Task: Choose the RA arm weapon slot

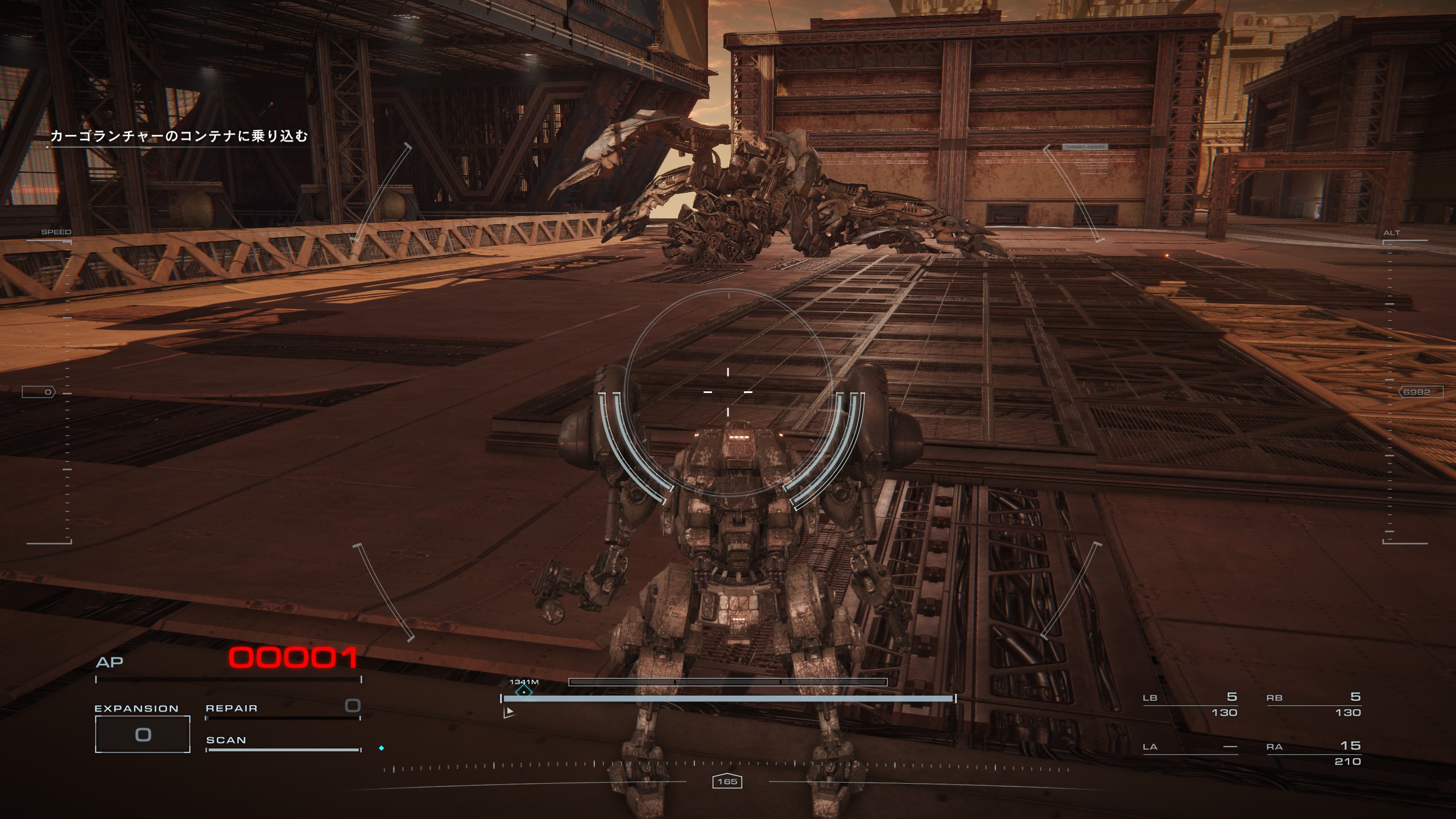Action: pyautogui.click(x=1313, y=752)
